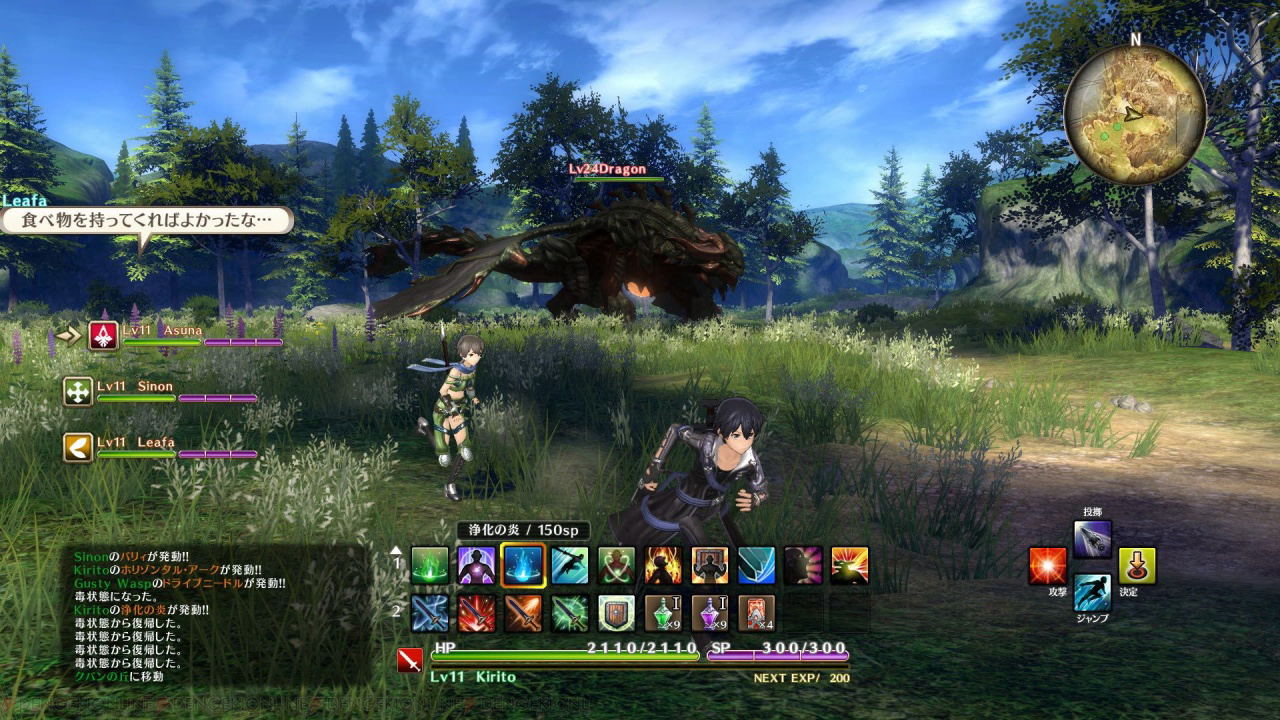Choose the green sword skill icon

coord(570,612)
